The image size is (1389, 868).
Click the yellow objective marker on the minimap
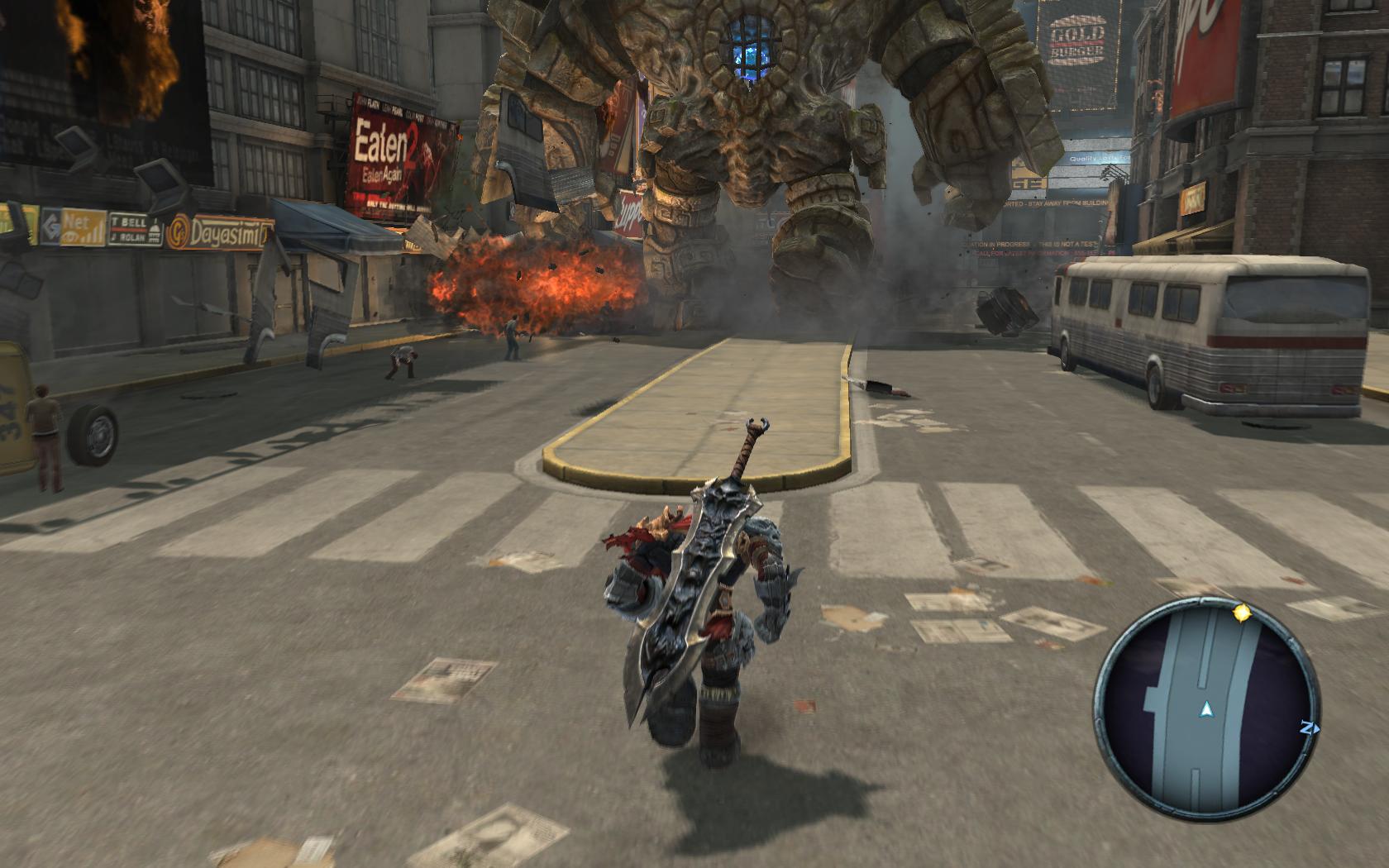click(x=1241, y=613)
